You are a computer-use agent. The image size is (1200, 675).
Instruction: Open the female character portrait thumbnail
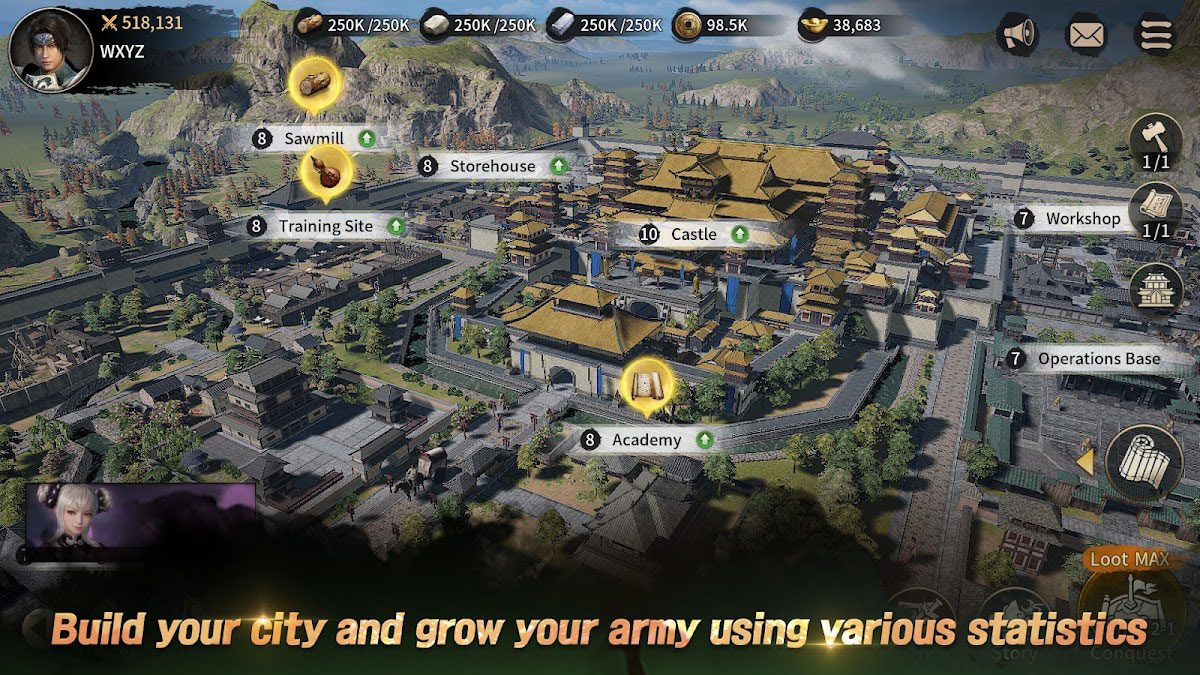click(140, 516)
